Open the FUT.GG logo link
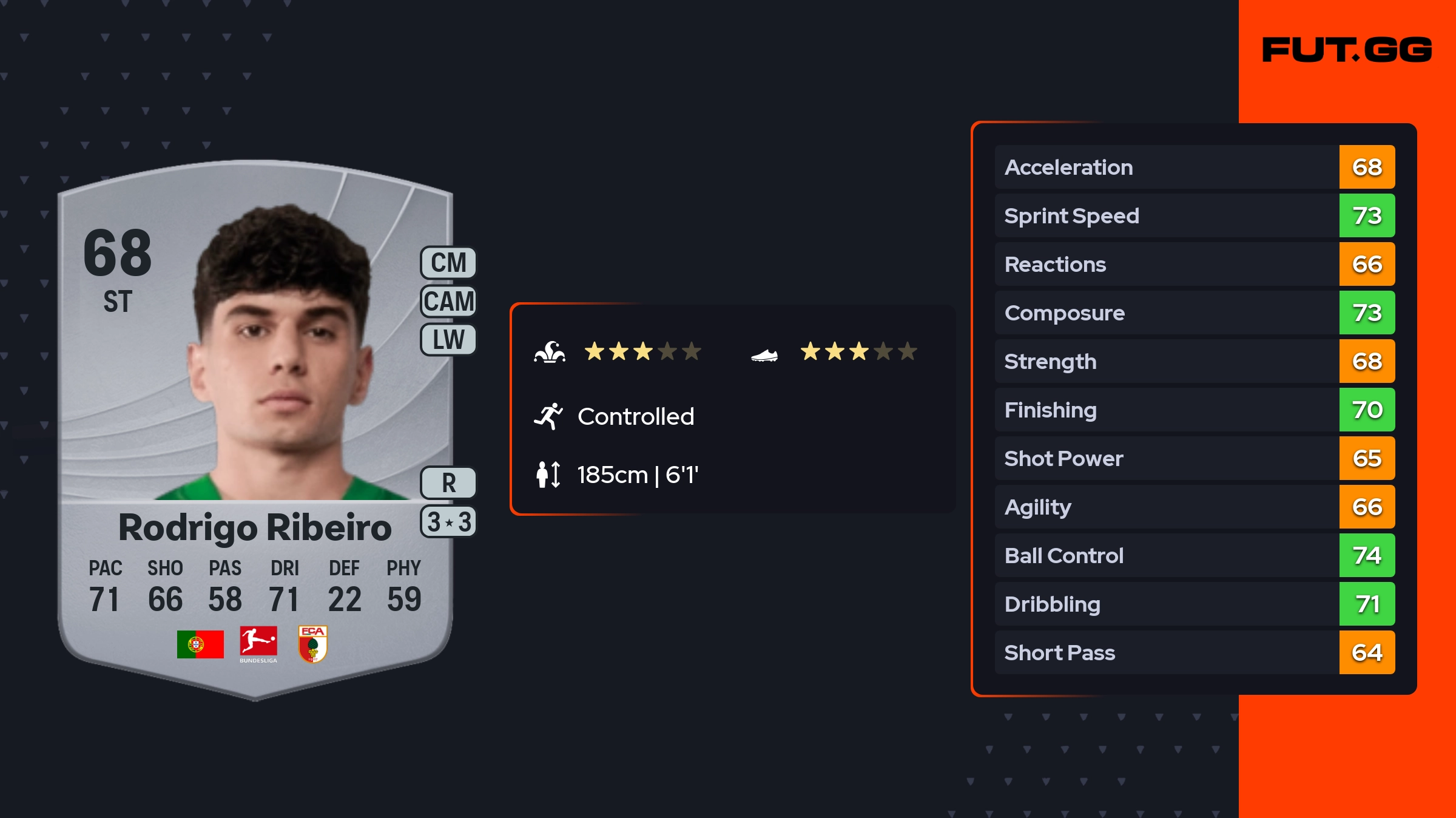The height and width of the screenshot is (818, 1456). (x=1347, y=50)
